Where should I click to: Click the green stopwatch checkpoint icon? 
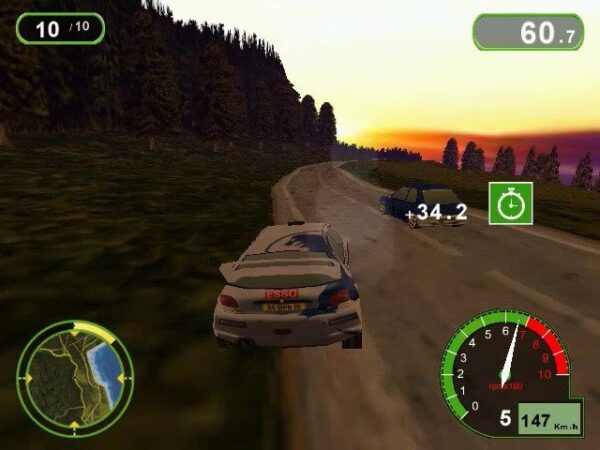click(511, 203)
